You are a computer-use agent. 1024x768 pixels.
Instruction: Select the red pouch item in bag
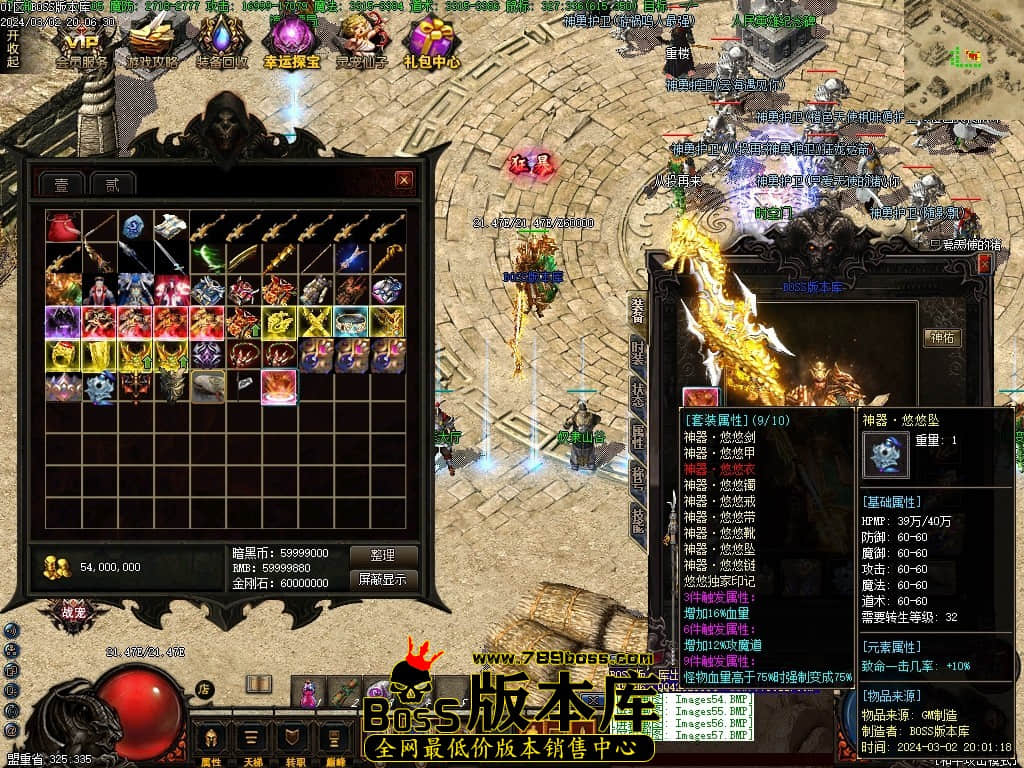pos(63,227)
